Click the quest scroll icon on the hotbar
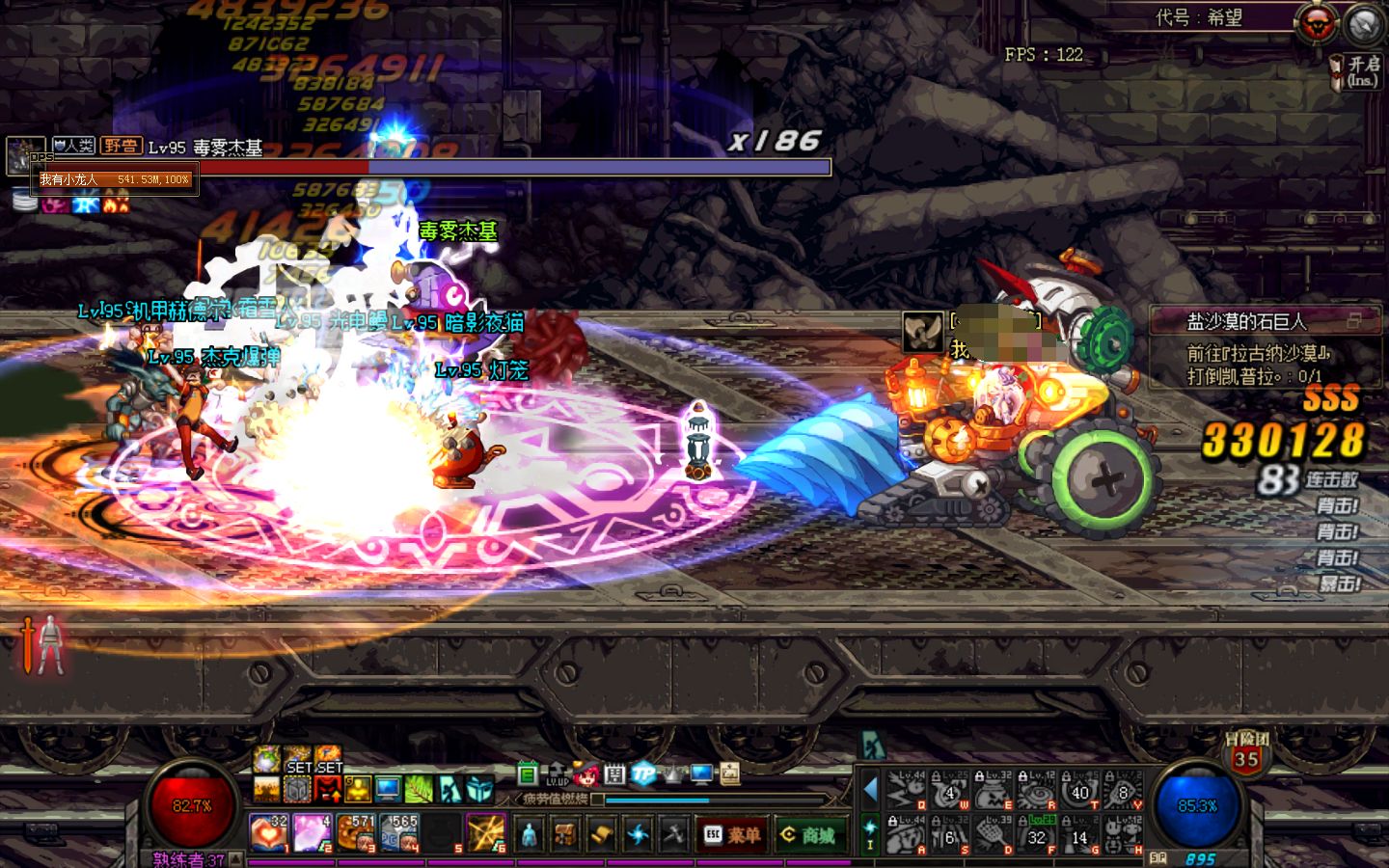Viewport: 1389px width, 868px height. [x=604, y=833]
